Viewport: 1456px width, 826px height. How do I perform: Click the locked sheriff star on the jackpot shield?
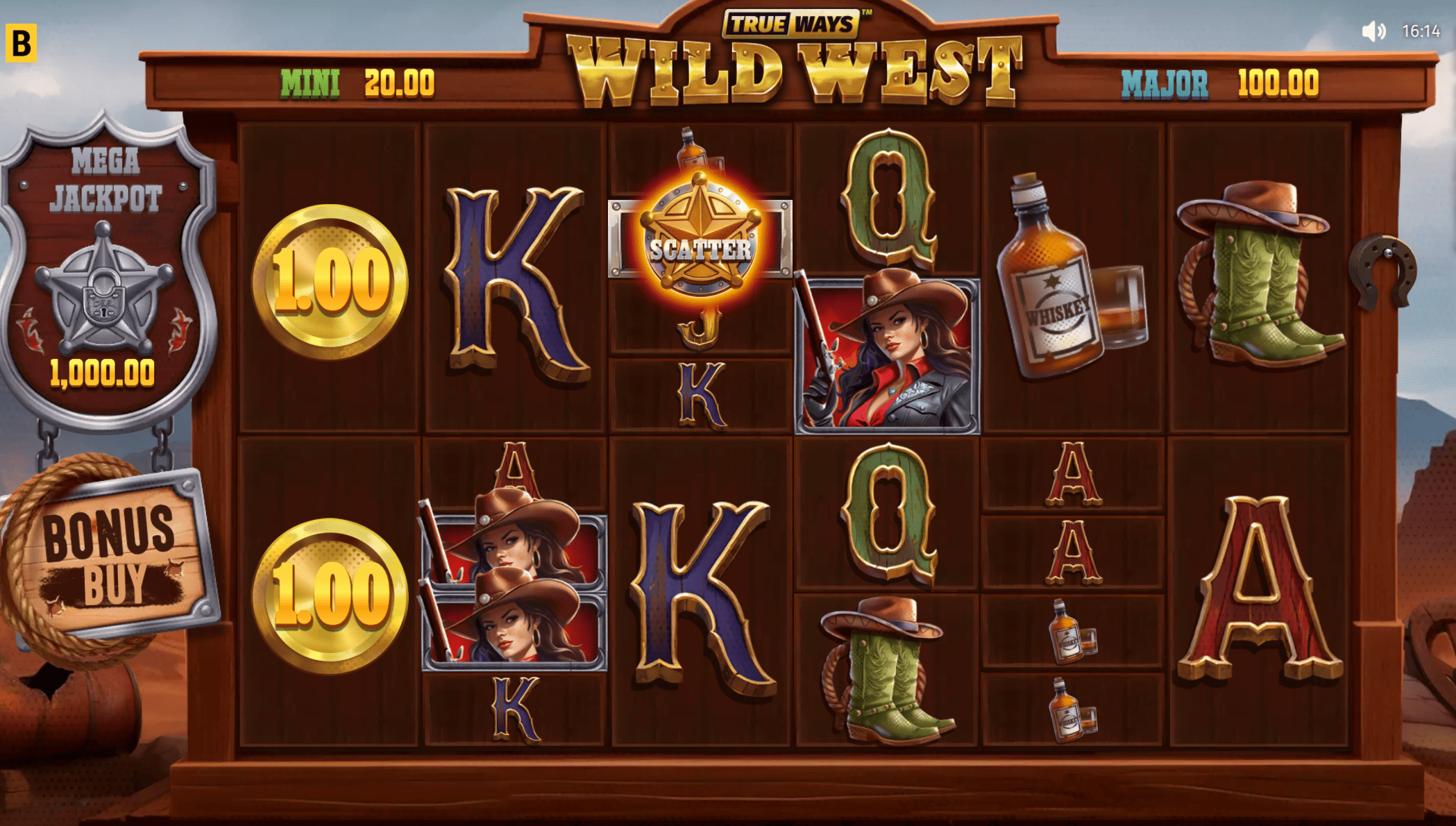[x=104, y=305]
